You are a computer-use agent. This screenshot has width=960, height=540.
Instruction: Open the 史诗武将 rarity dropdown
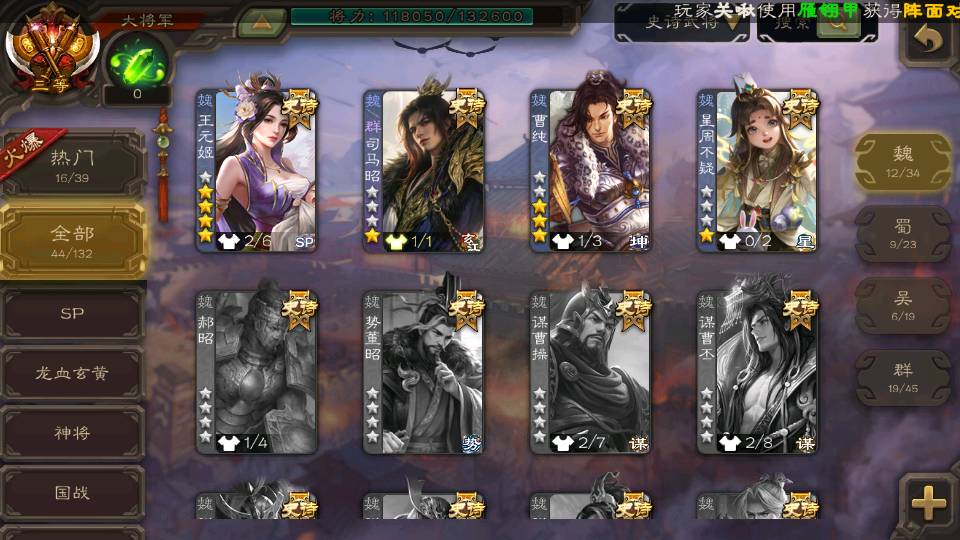[682, 24]
